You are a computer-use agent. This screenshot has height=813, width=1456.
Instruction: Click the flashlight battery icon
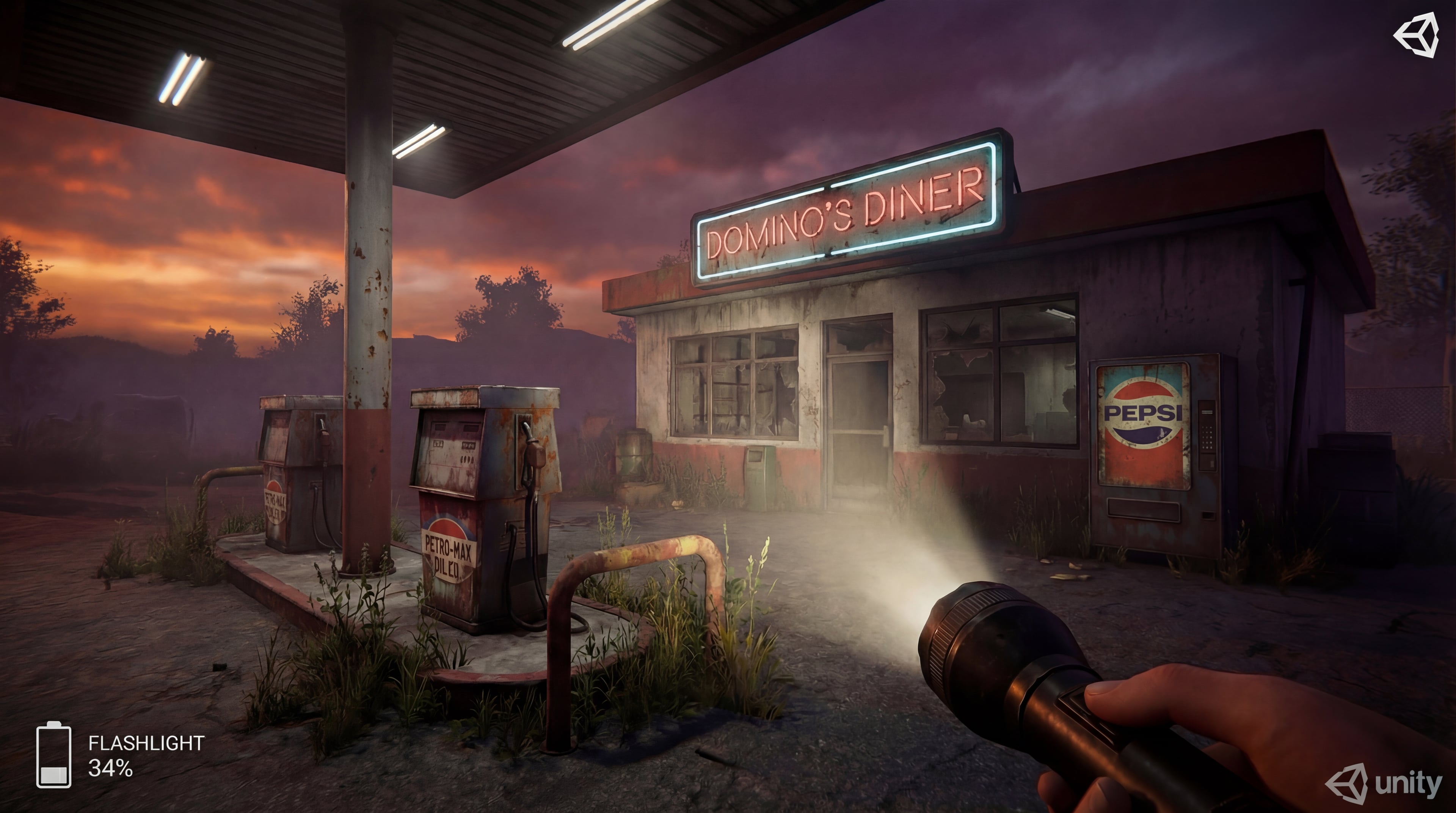(x=54, y=755)
